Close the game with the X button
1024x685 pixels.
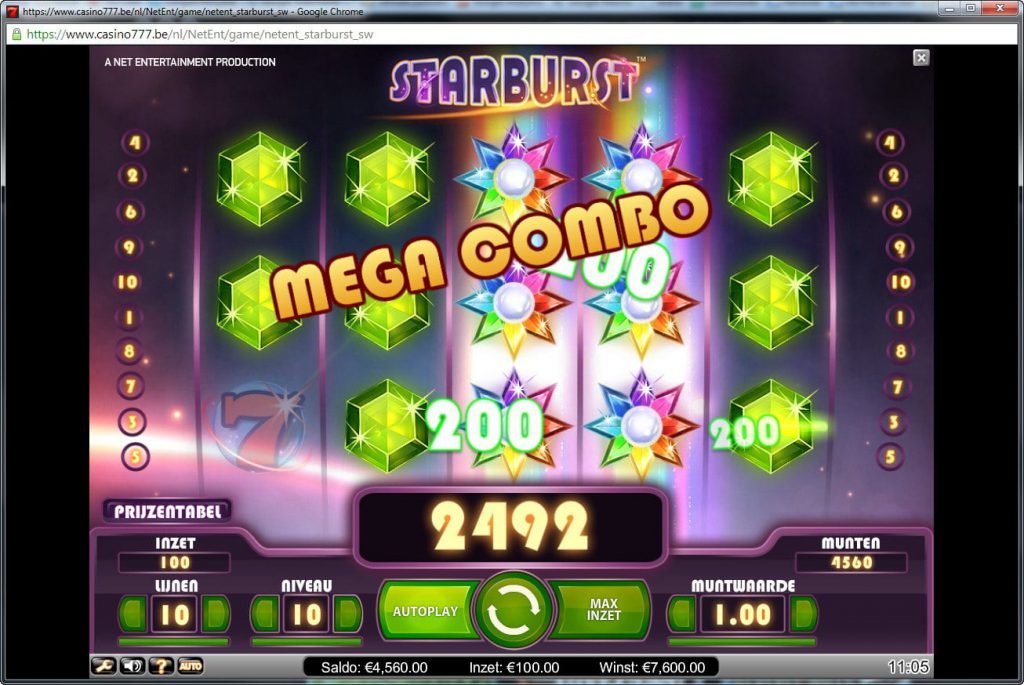click(921, 58)
